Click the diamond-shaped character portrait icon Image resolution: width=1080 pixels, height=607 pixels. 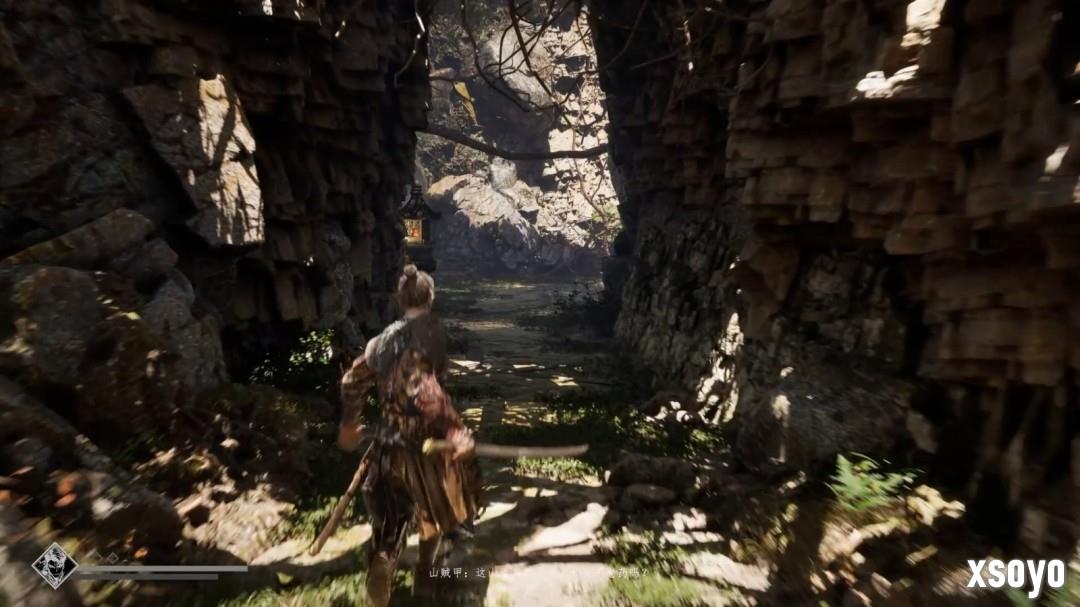tap(54, 565)
